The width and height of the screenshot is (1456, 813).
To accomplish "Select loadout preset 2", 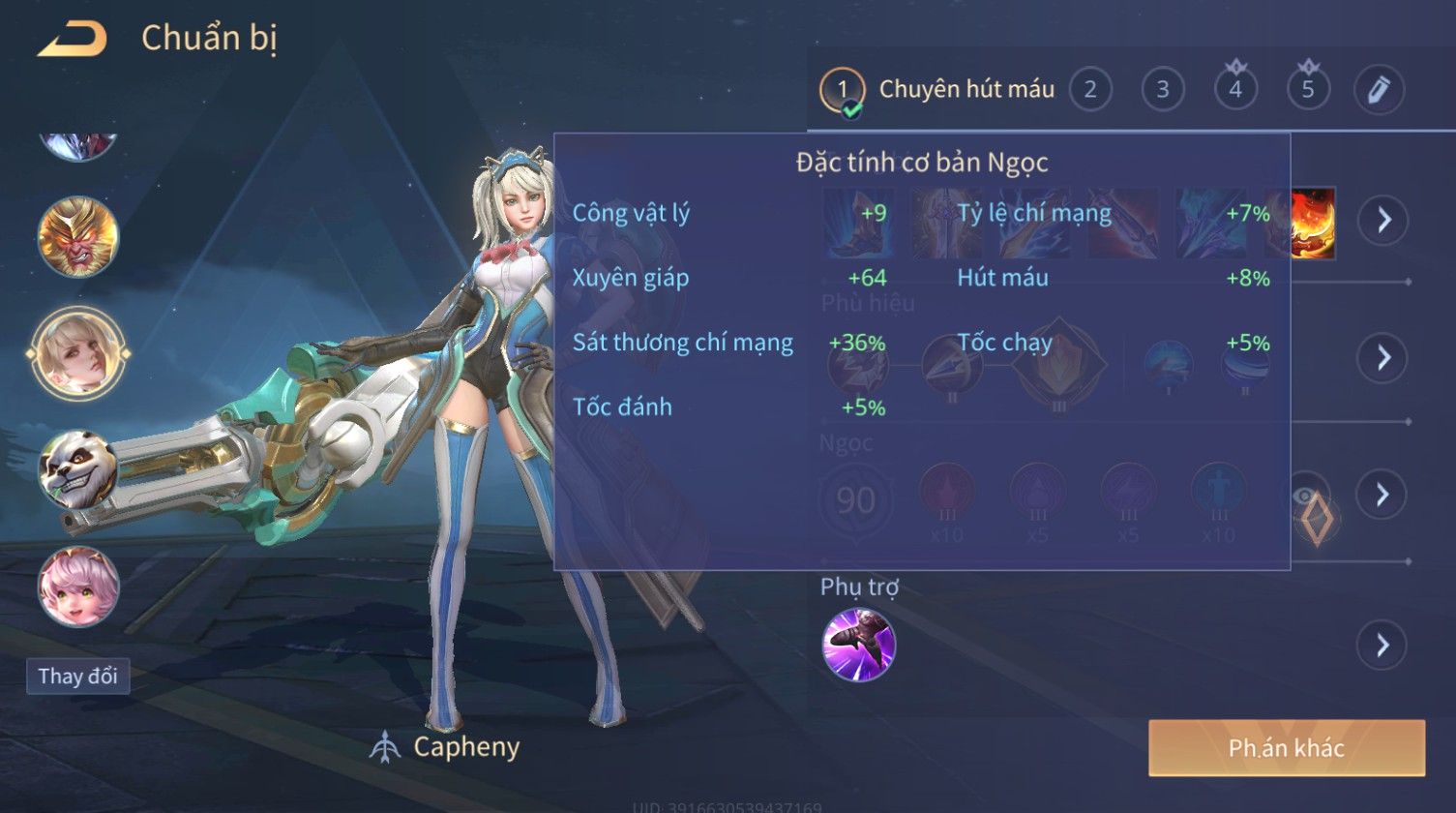I will 1090,90.
